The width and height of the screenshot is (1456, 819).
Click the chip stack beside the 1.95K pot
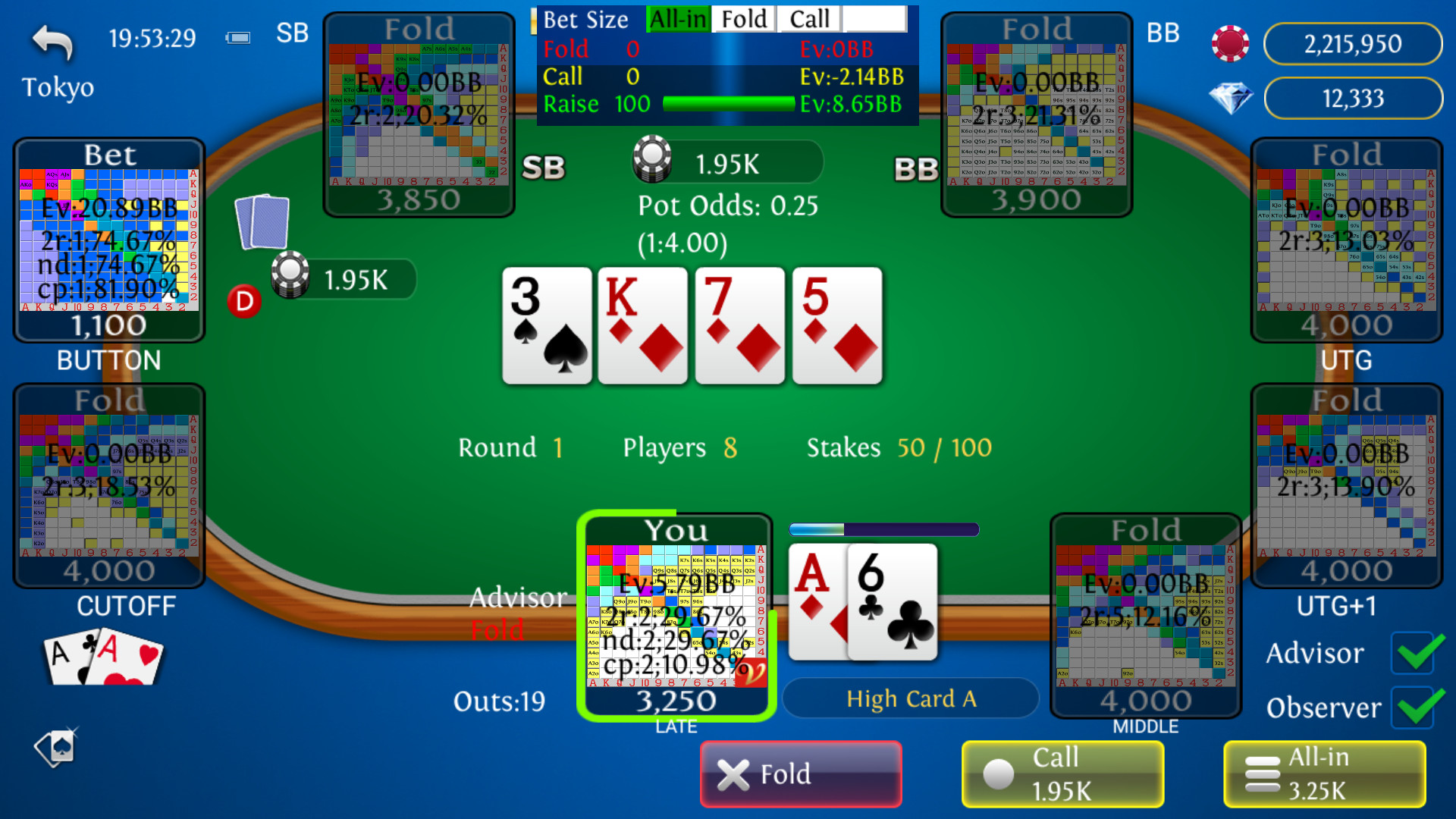click(654, 160)
